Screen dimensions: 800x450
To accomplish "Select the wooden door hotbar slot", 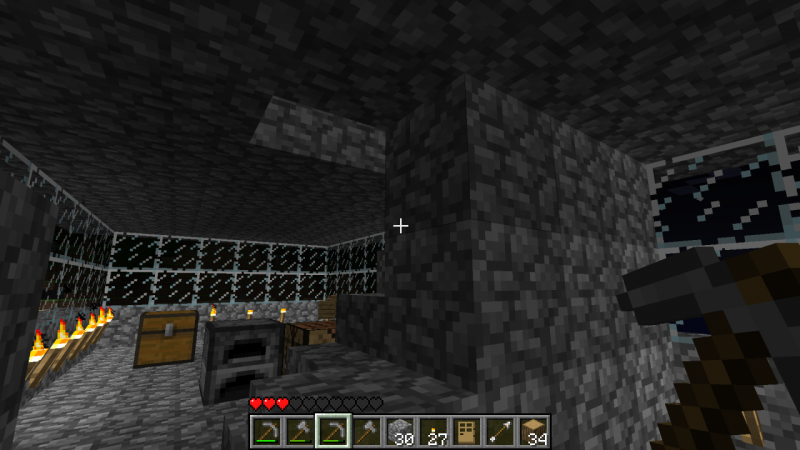I will (x=467, y=430).
